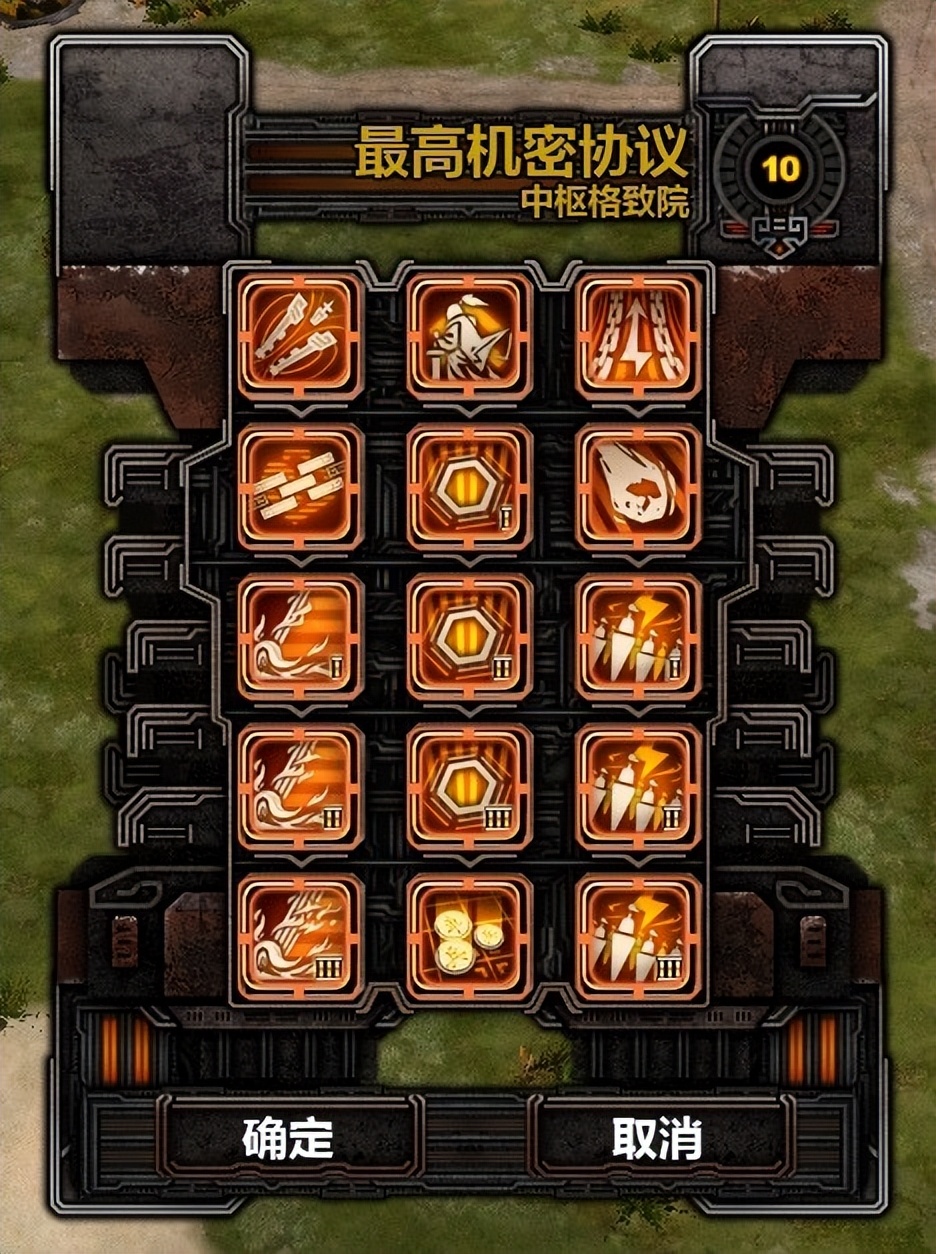This screenshot has height=1254, width=936.
Task: Pick the hexagon protocol level III
Action: 469,786
